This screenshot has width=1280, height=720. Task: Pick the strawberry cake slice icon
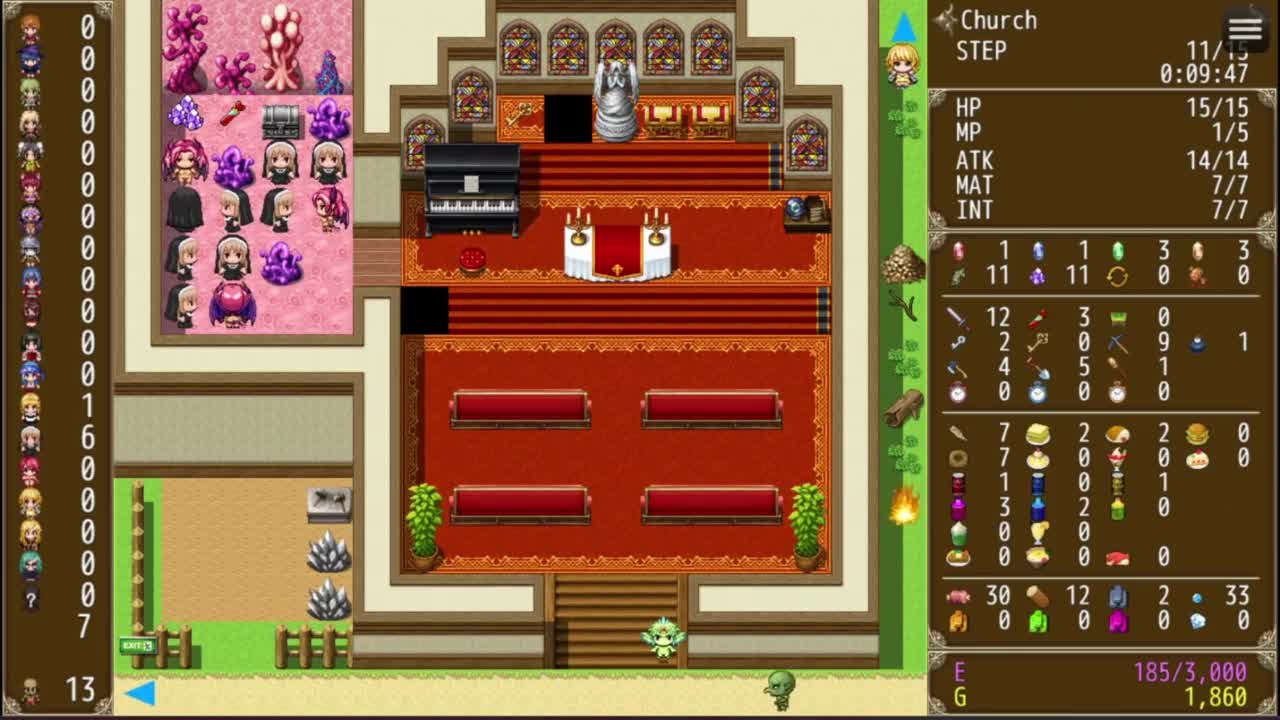(x=1197, y=458)
